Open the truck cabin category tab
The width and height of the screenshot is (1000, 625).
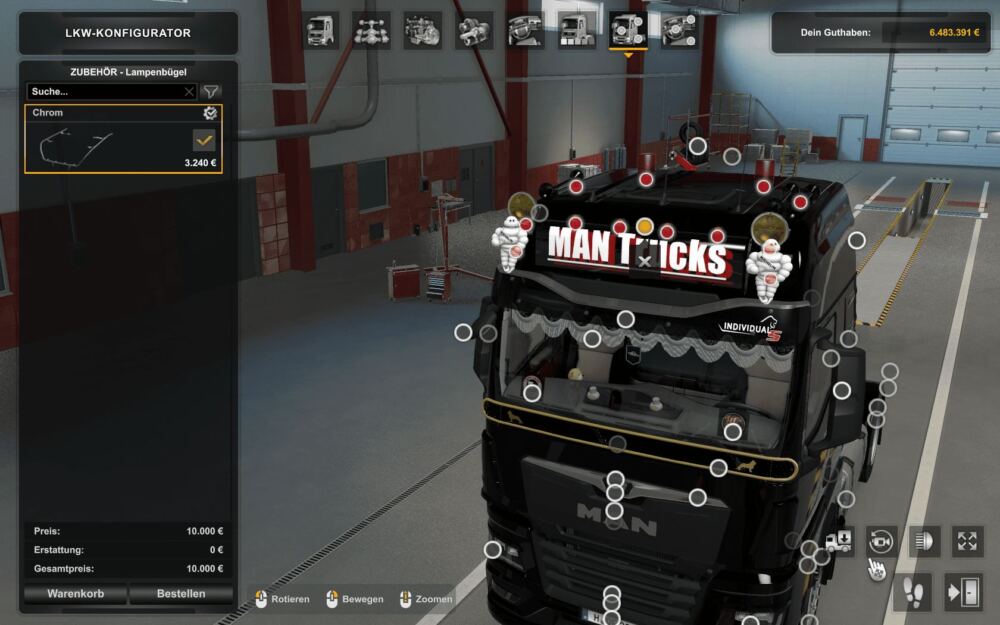[x=321, y=30]
